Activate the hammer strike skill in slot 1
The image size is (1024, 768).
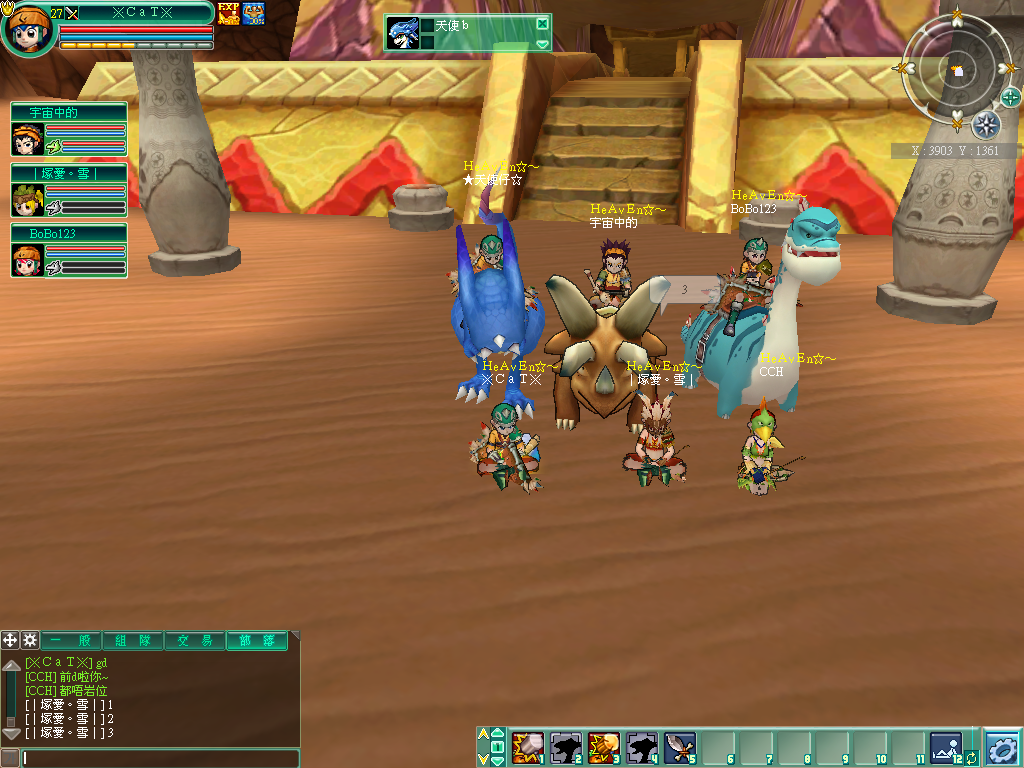526,747
